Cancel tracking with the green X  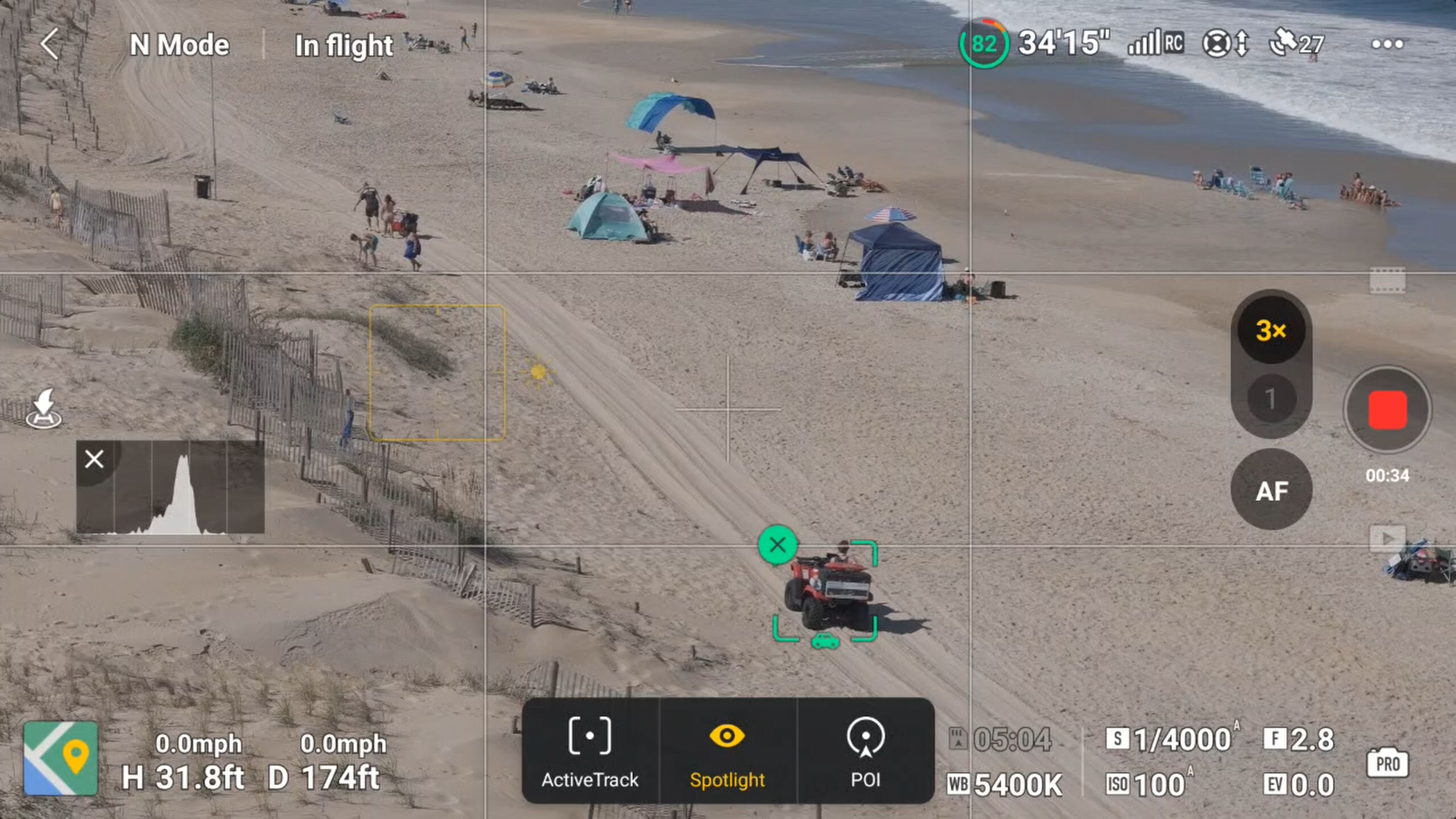[778, 544]
